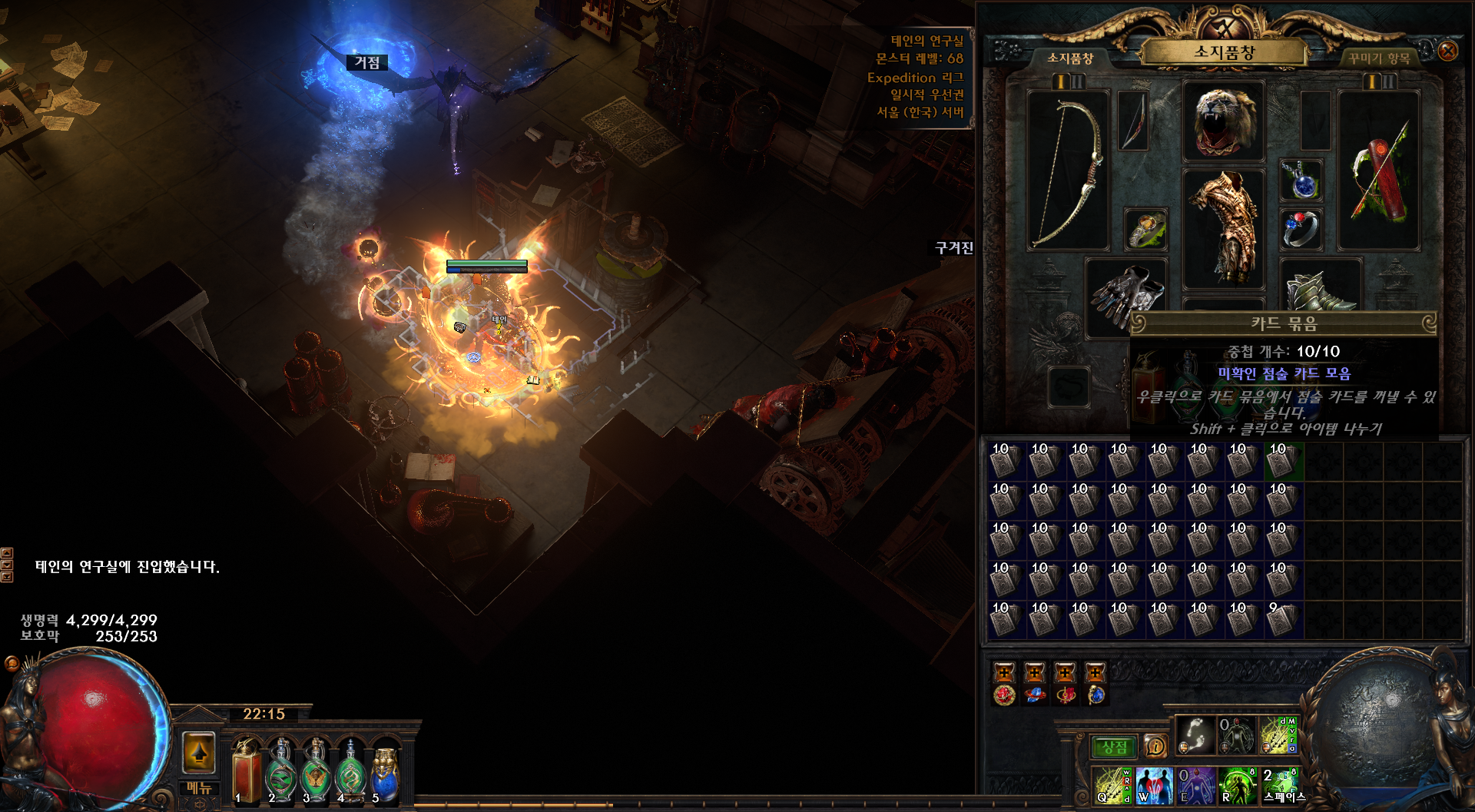Screen dimensions: 1475x812
Task: Select the red quiver off-hand slot
Action: [1378, 171]
